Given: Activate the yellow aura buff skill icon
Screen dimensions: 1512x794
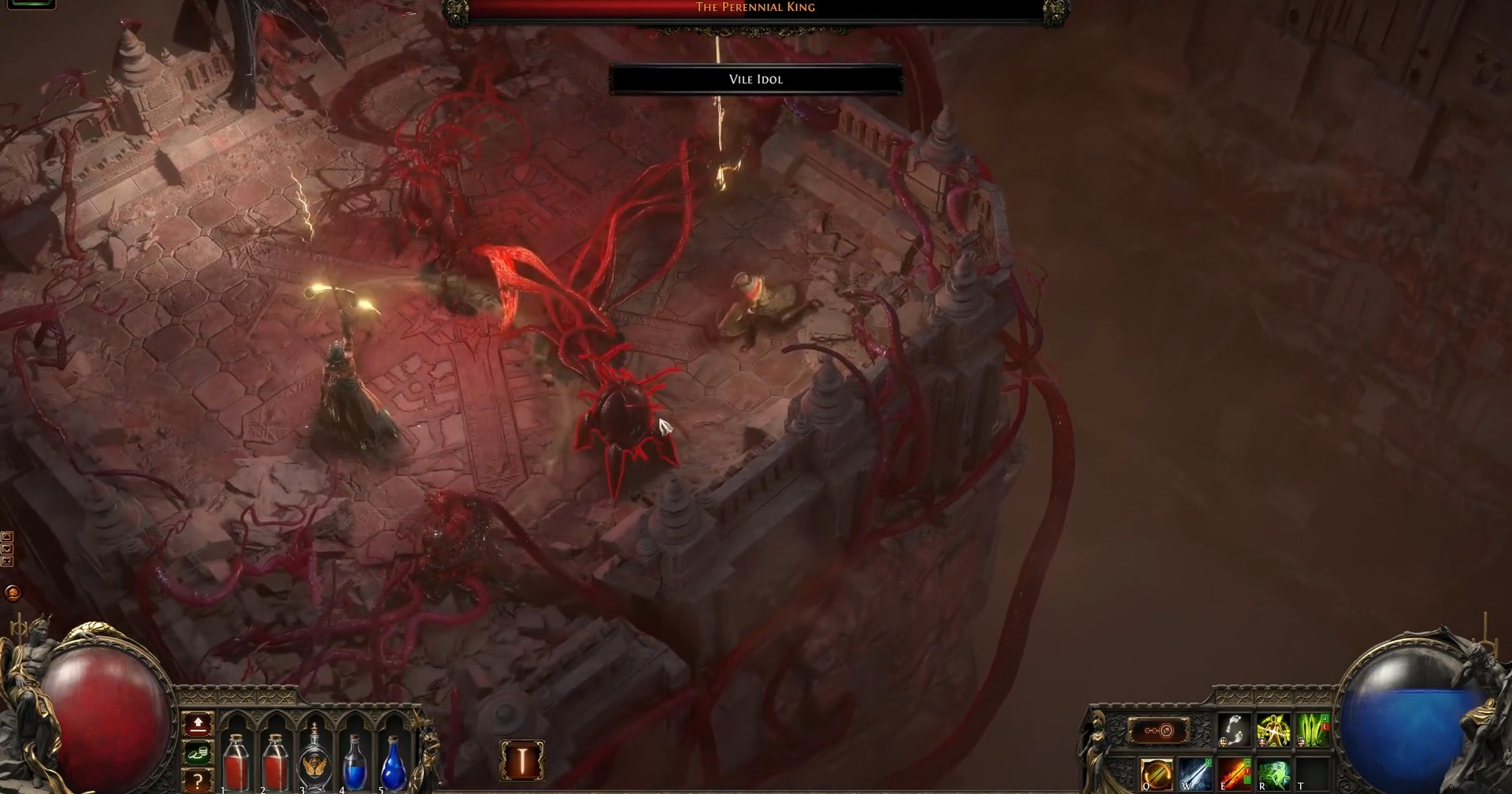Looking at the screenshot, I should click(x=1274, y=730).
